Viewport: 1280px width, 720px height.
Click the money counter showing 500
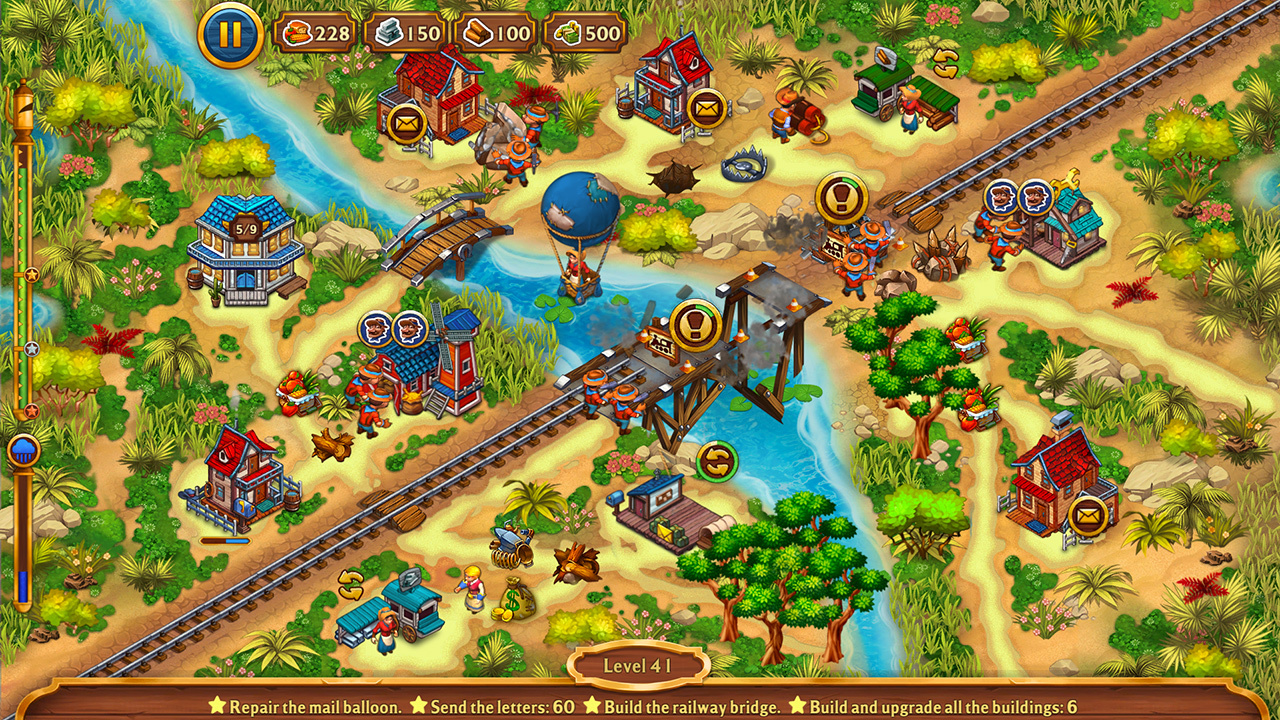587,32
